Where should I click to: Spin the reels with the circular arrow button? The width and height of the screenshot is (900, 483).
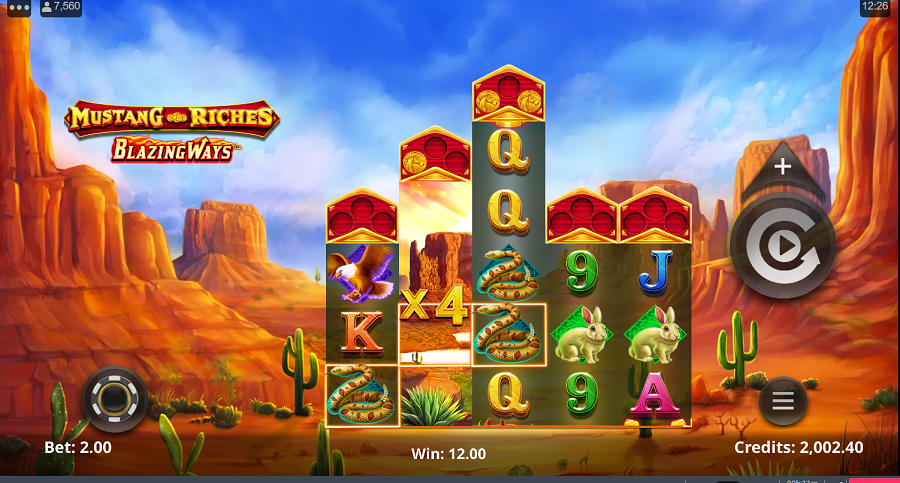[x=782, y=246]
